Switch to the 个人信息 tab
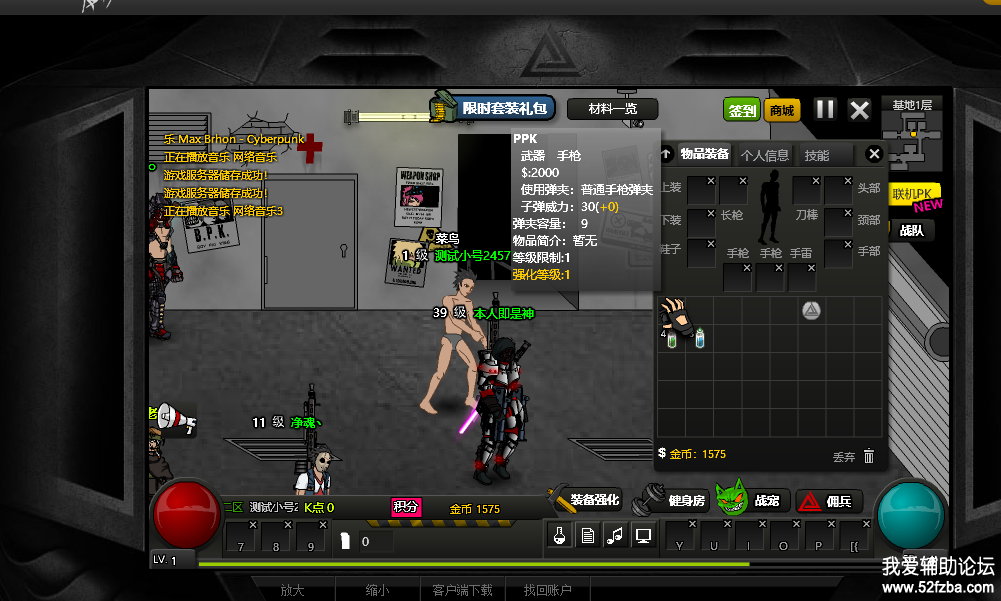The height and width of the screenshot is (601, 1001). (764, 155)
